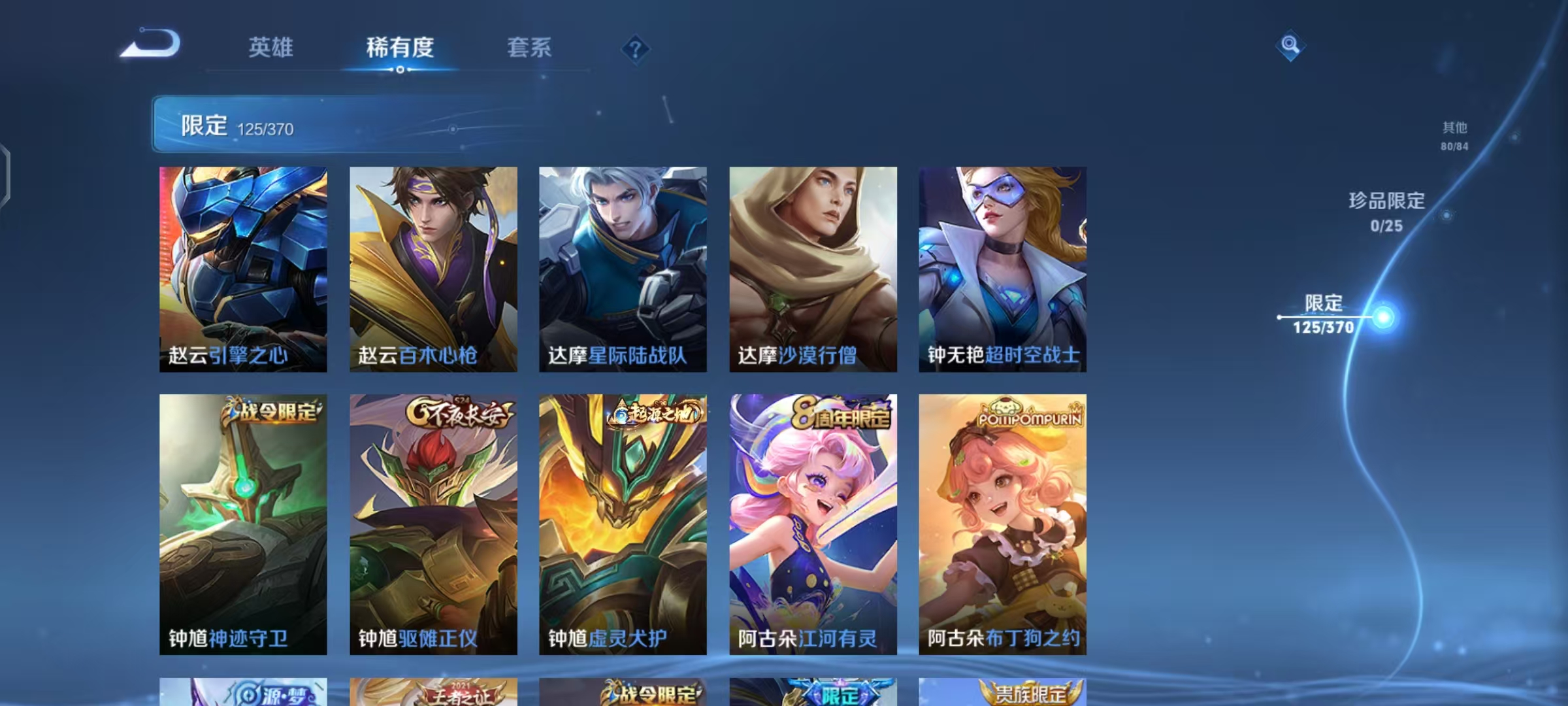The width and height of the screenshot is (1568, 706).
Task: Select the 稀有度 tab
Action: click(400, 48)
